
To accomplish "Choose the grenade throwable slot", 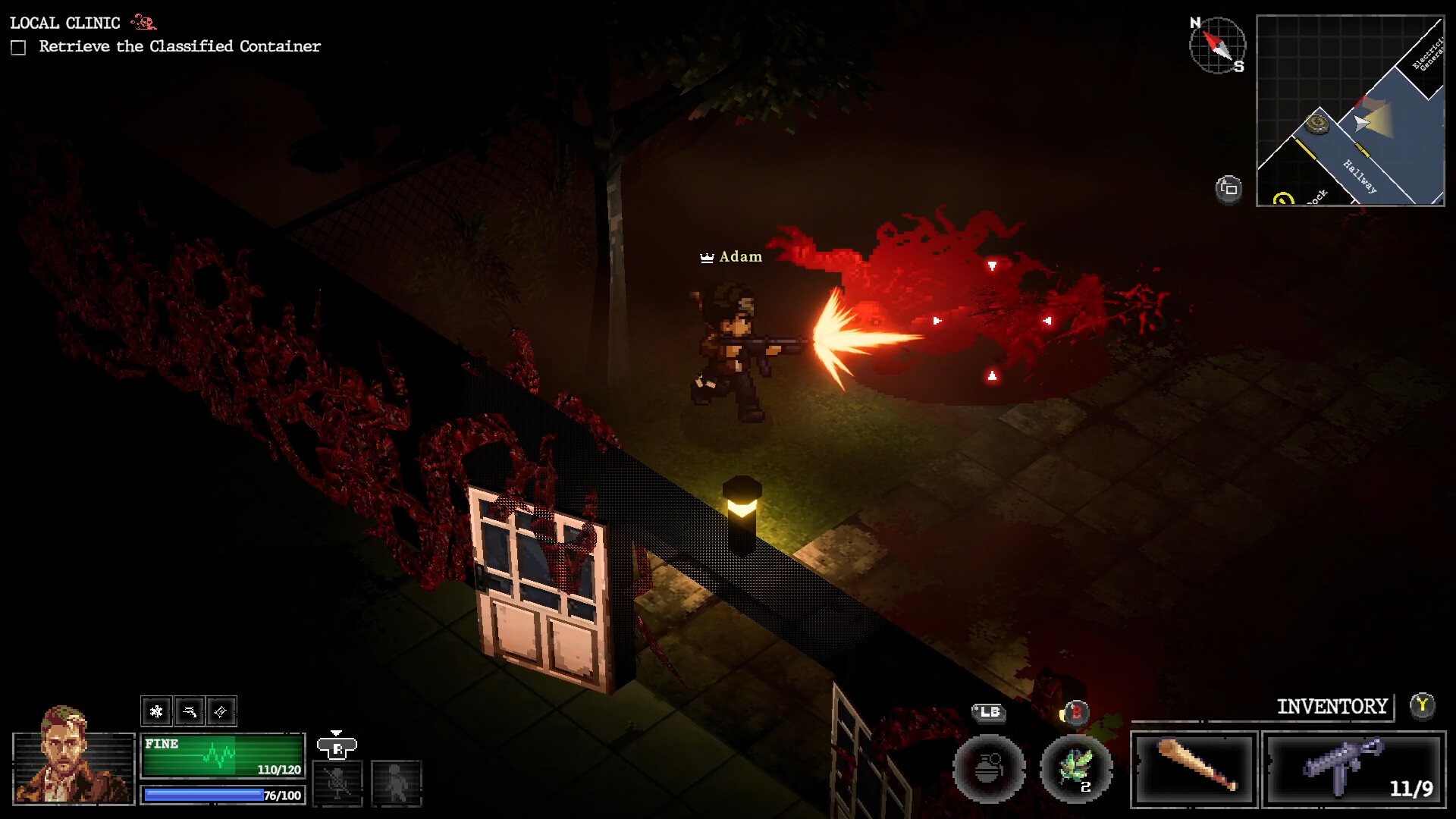I will pos(989,768).
